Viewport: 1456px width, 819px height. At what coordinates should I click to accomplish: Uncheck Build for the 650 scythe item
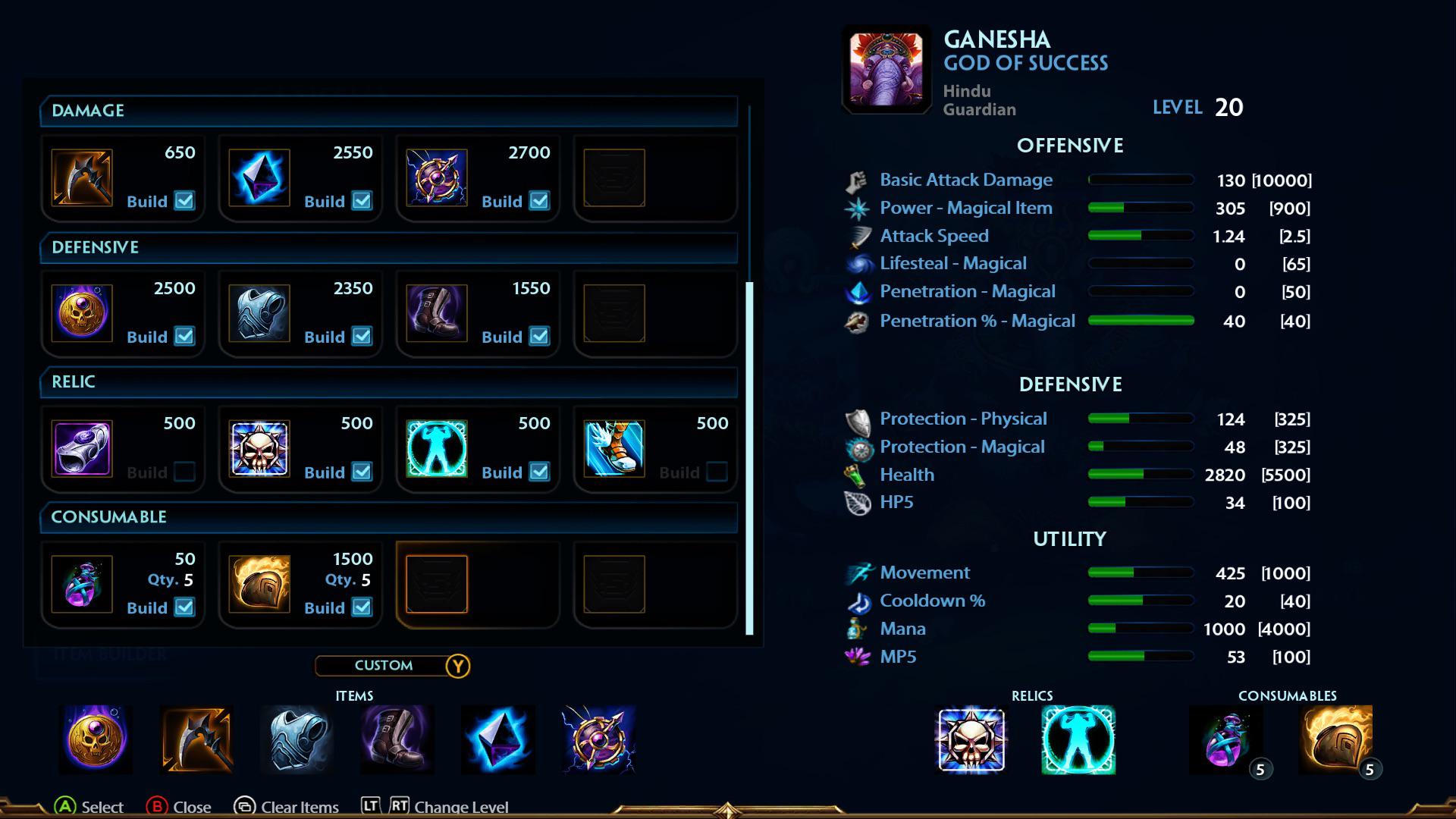184,200
